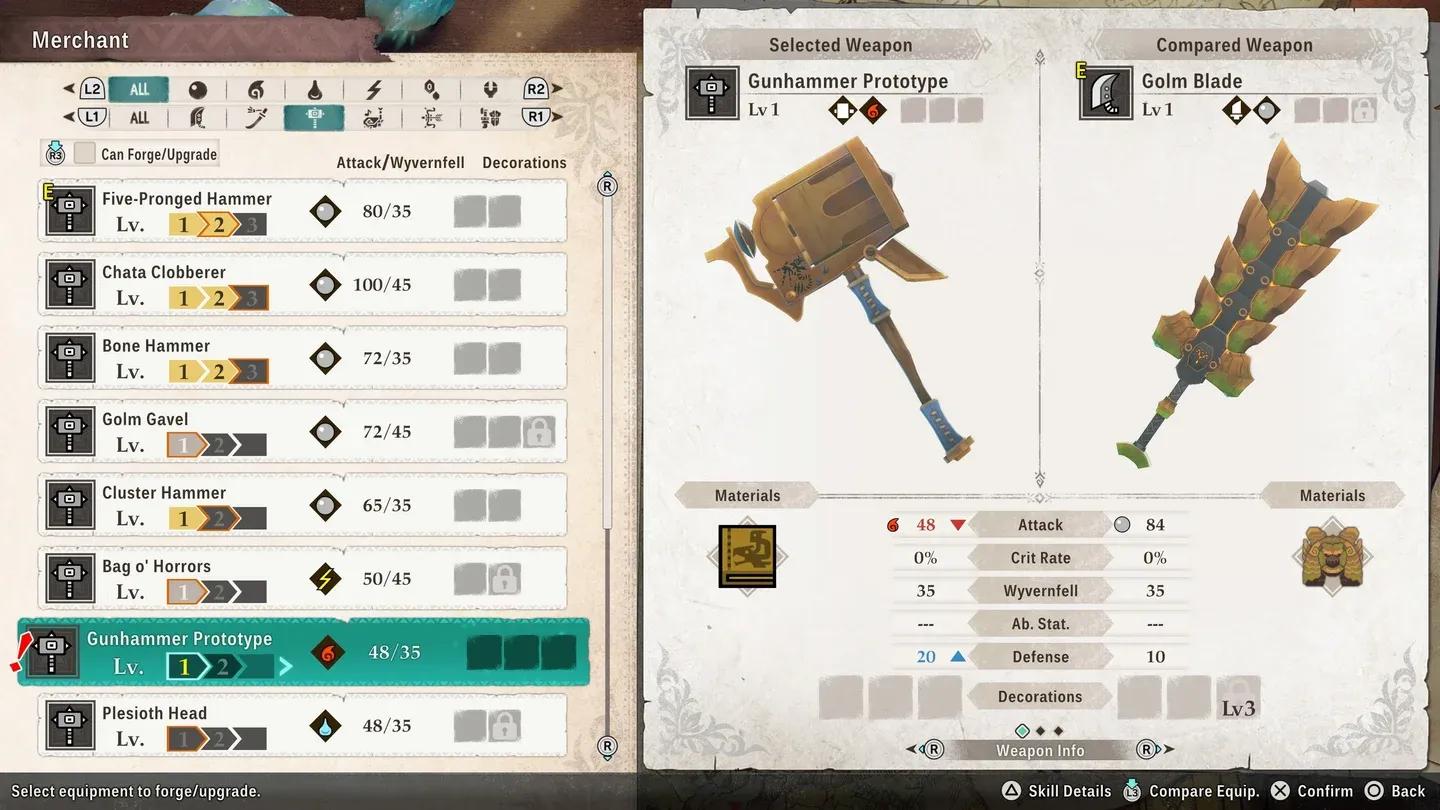This screenshot has height=810, width=1440.
Task: Select the ALL weapon types tab
Action: click(x=139, y=118)
